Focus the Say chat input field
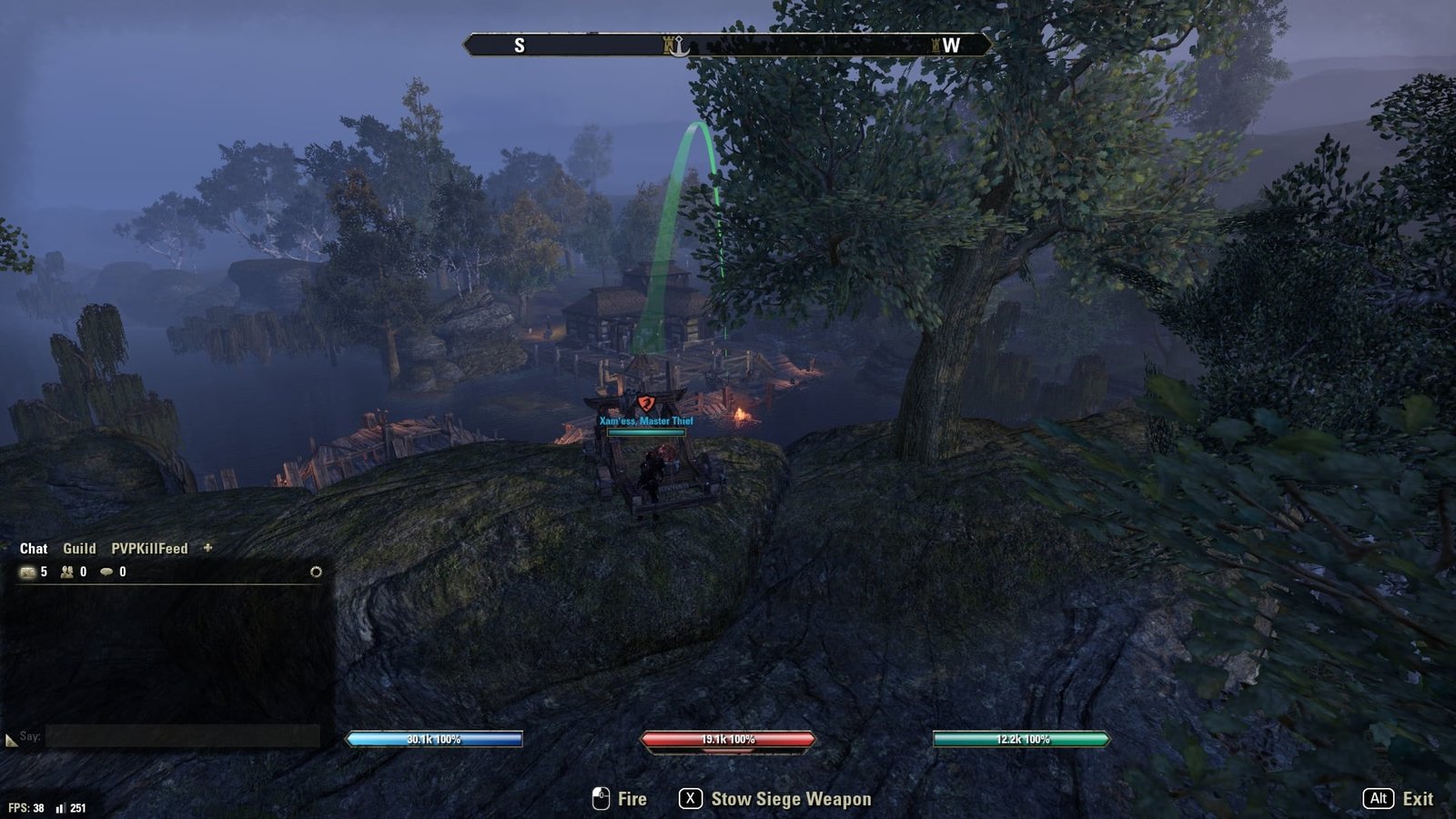 (182, 736)
